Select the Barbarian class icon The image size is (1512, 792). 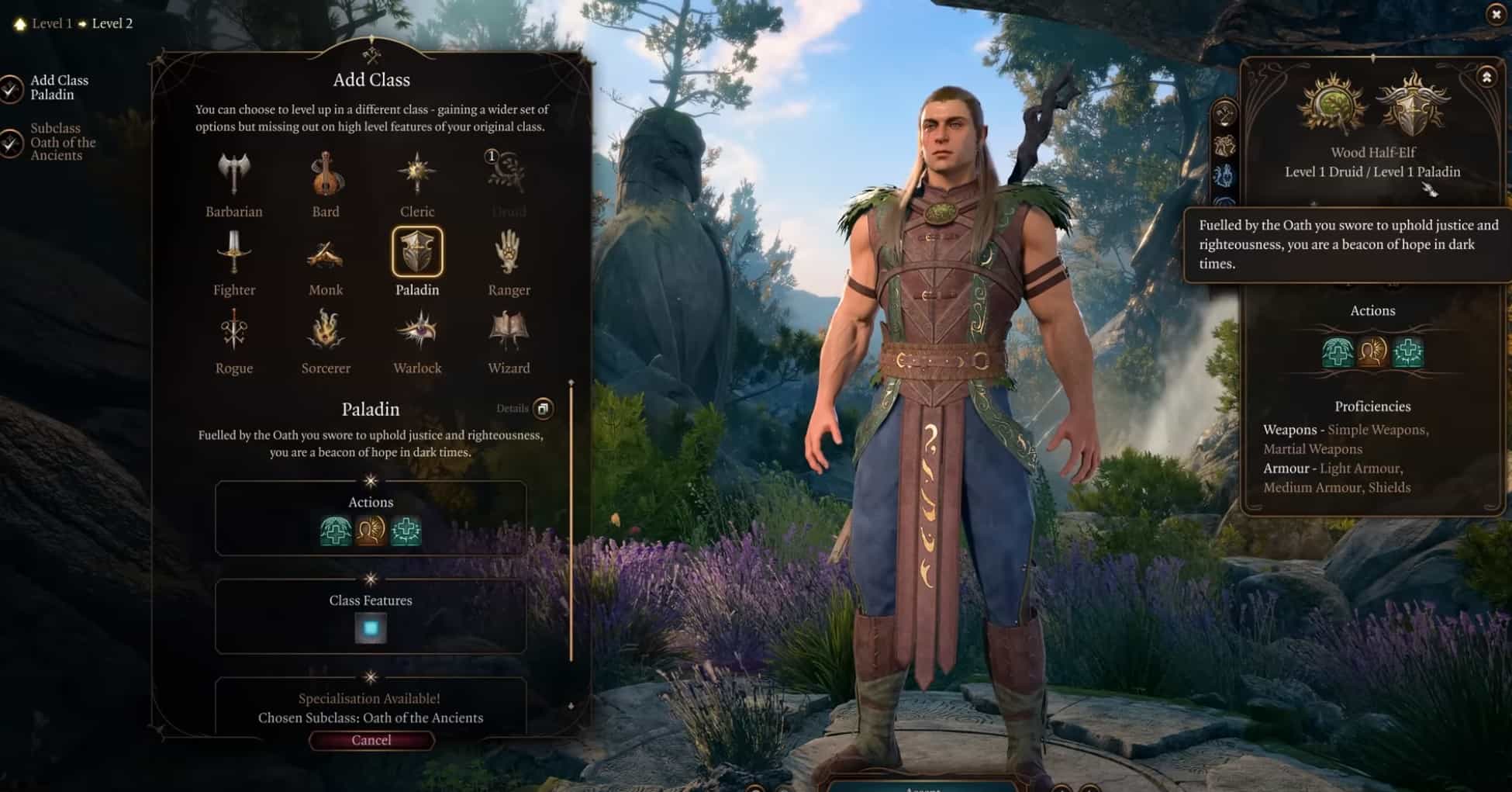point(233,175)
